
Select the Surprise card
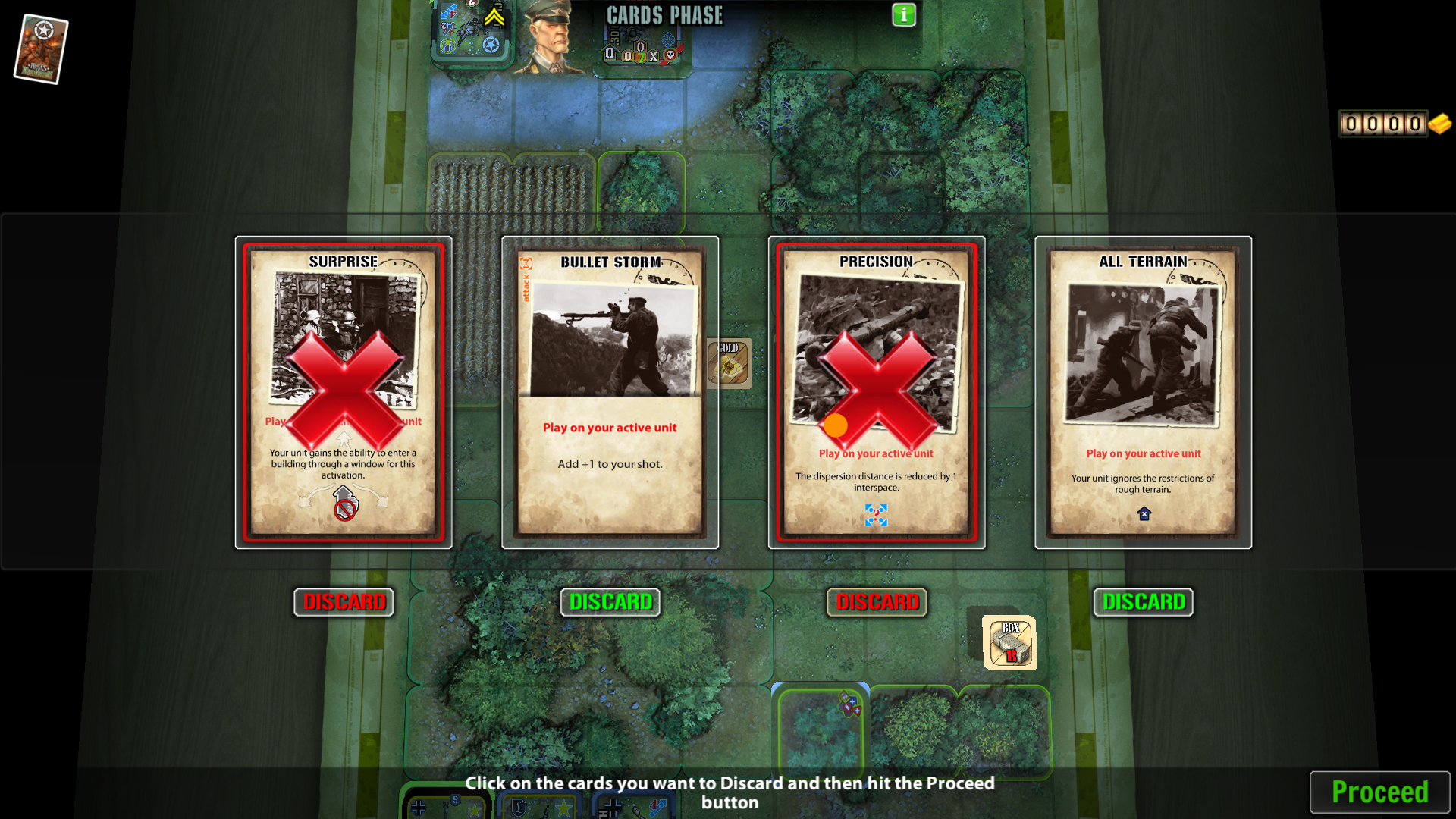pyautogui.click(x=344, y=392)
